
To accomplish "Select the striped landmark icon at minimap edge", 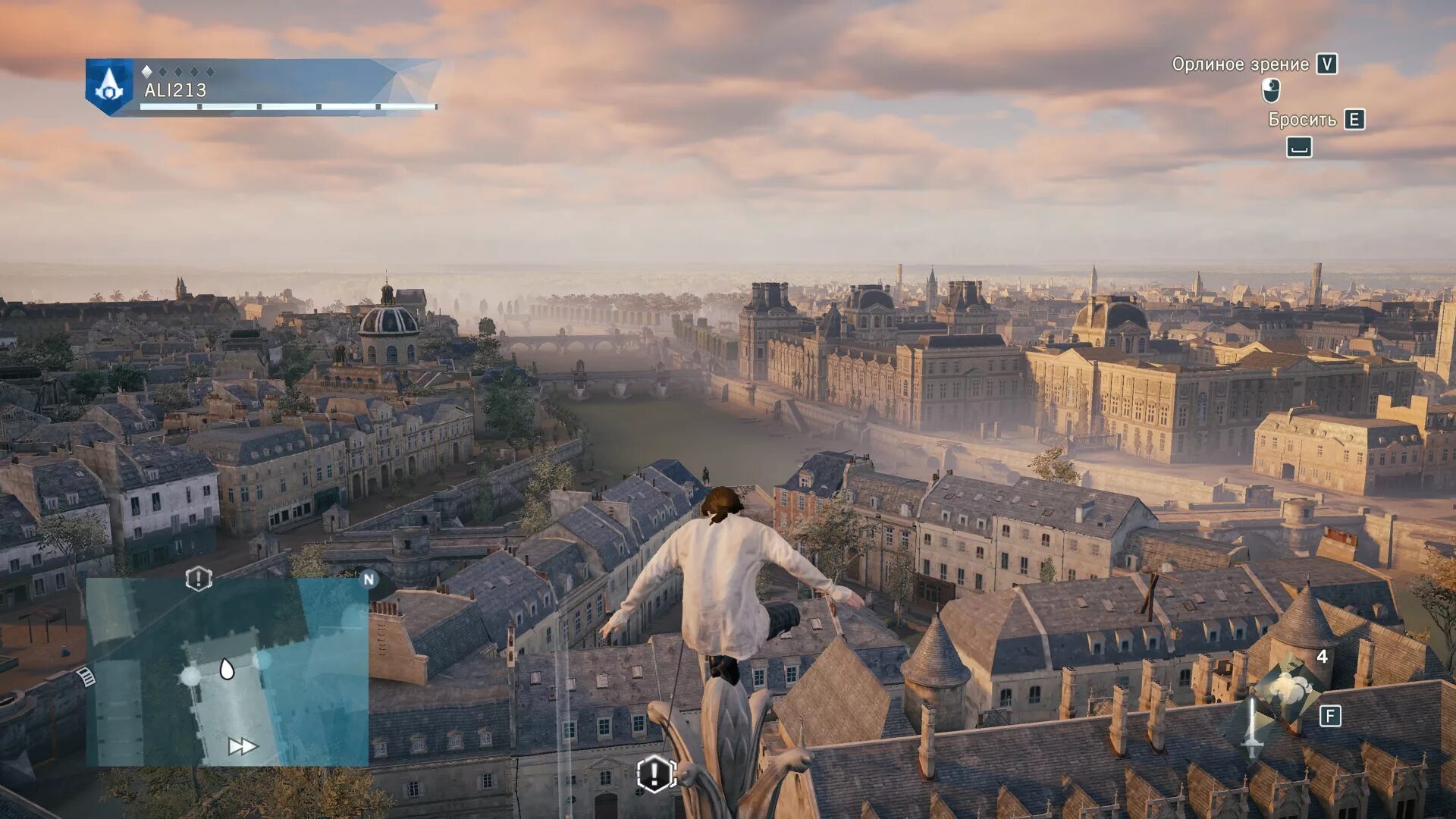I will click(x=87, y=676).
